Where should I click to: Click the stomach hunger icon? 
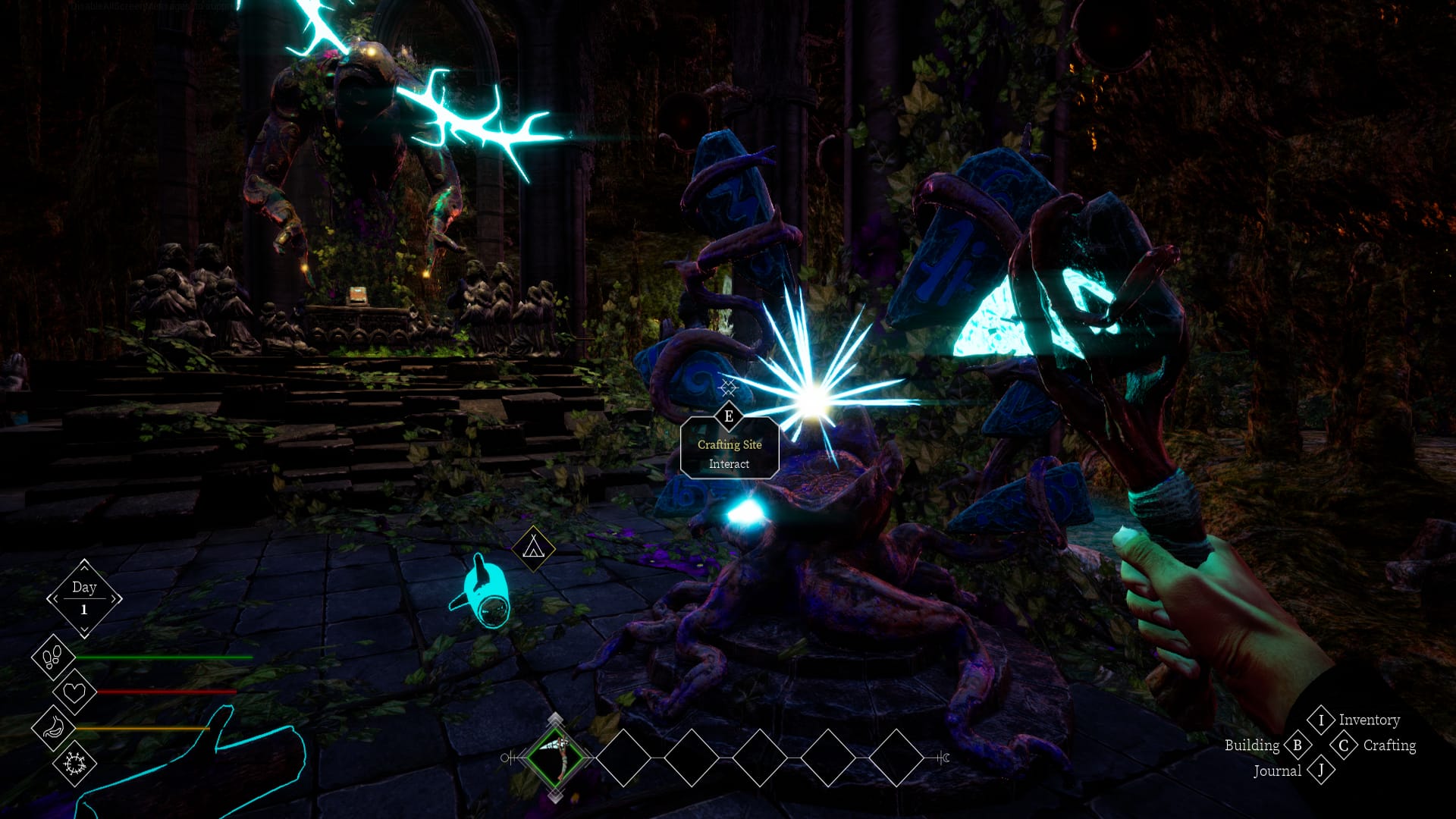coord(53,727)
